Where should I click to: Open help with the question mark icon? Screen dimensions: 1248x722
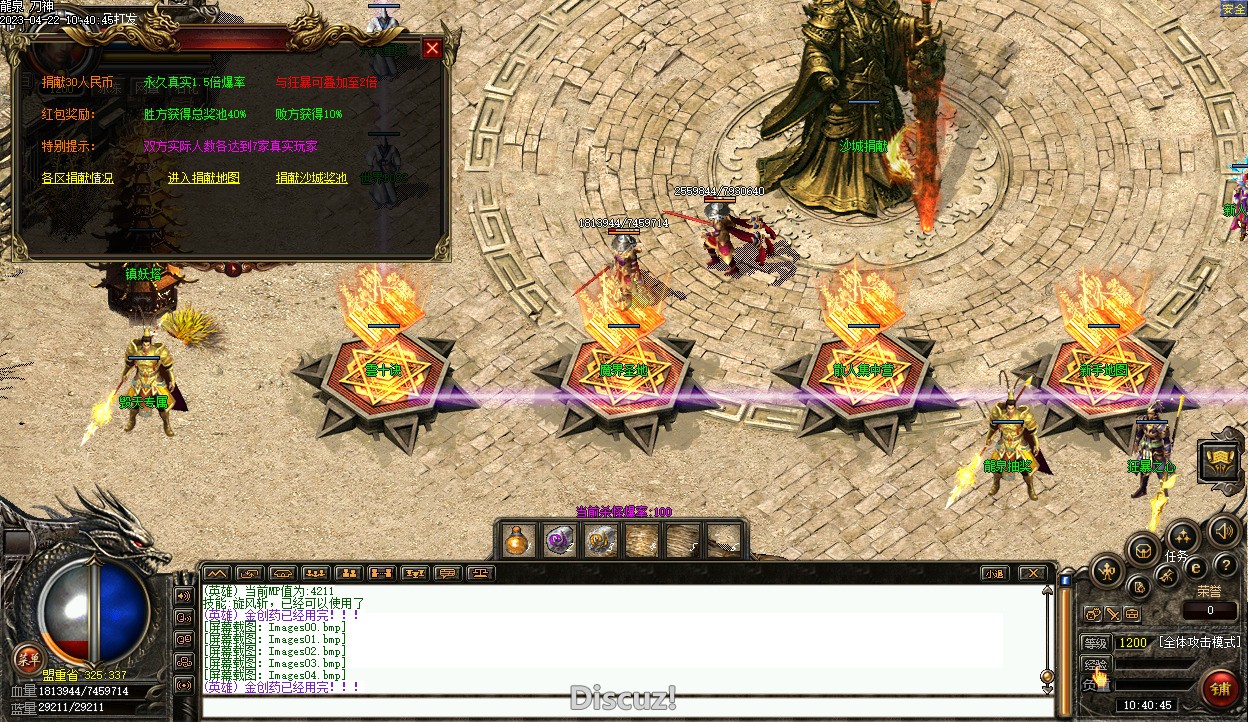pyautogui.click(x=1225, y=567)
